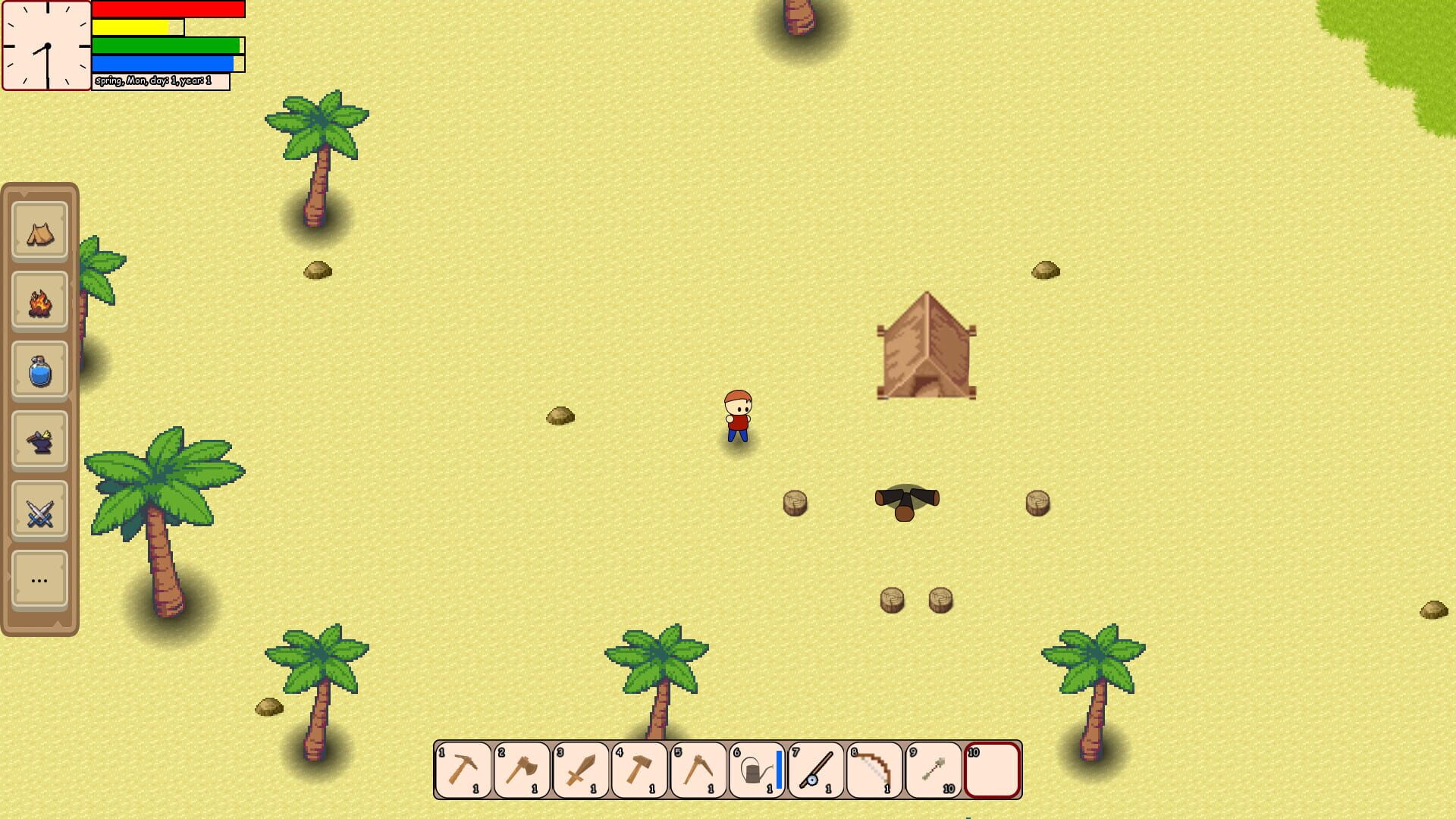
Task: Select the pickaxe in hotbar slot 1
Action: click(x=463, y=770)
